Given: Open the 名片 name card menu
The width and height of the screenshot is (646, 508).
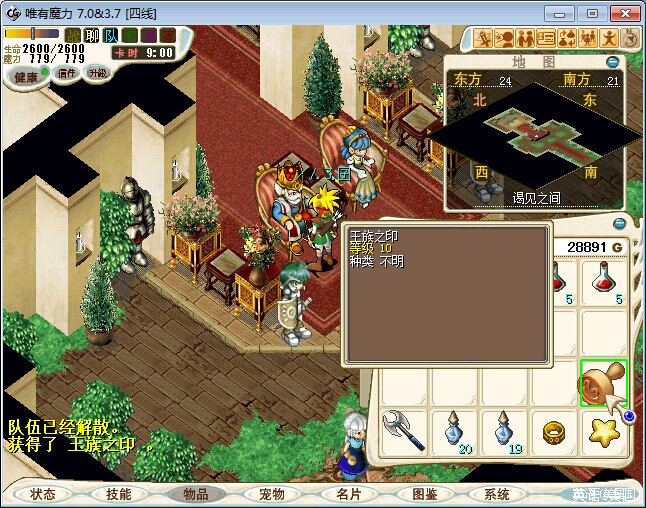Looking at the screenshot, I should pos(348,494).
